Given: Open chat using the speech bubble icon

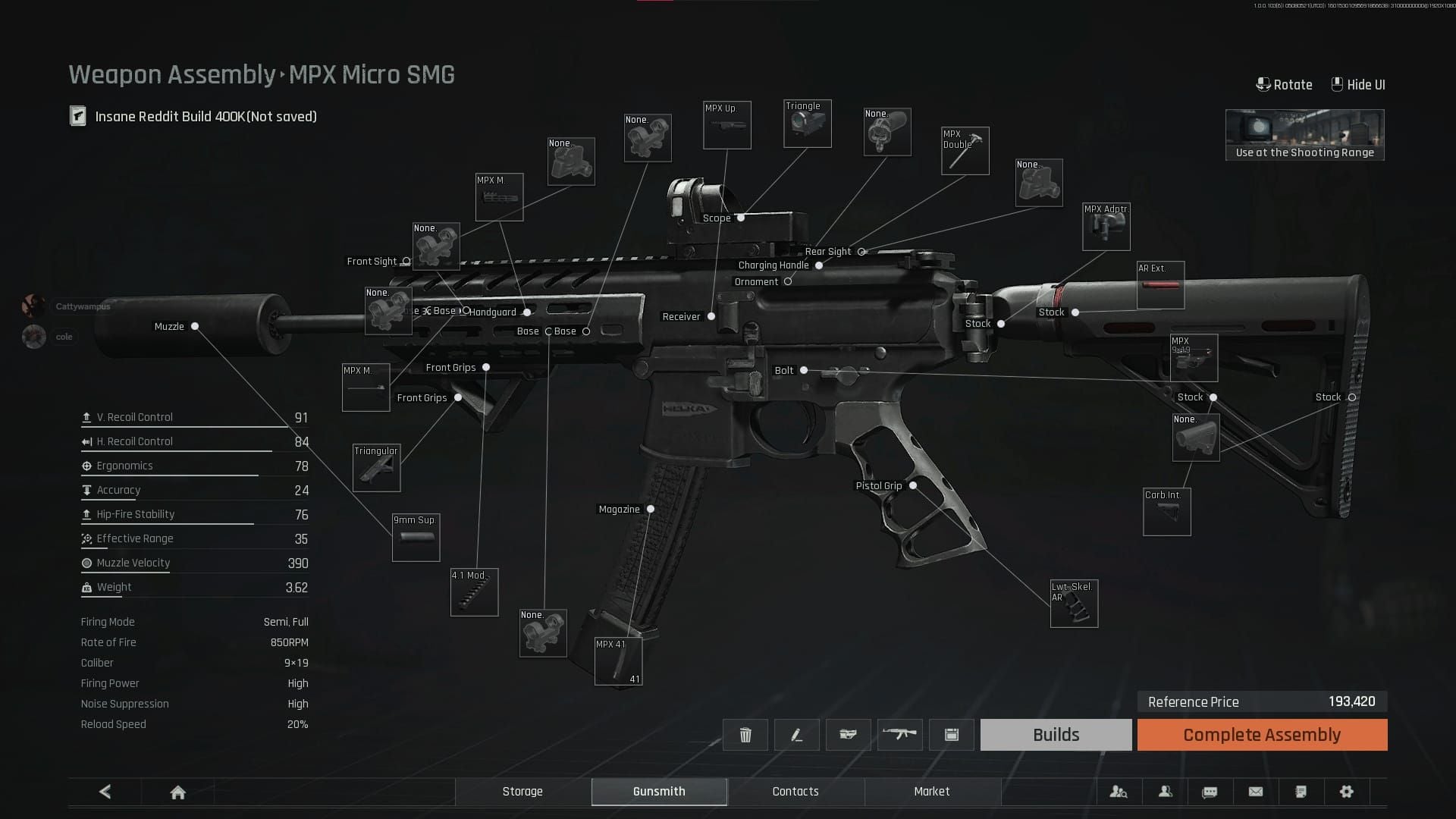Looking at the screenshot, I should coord(1210,792).
